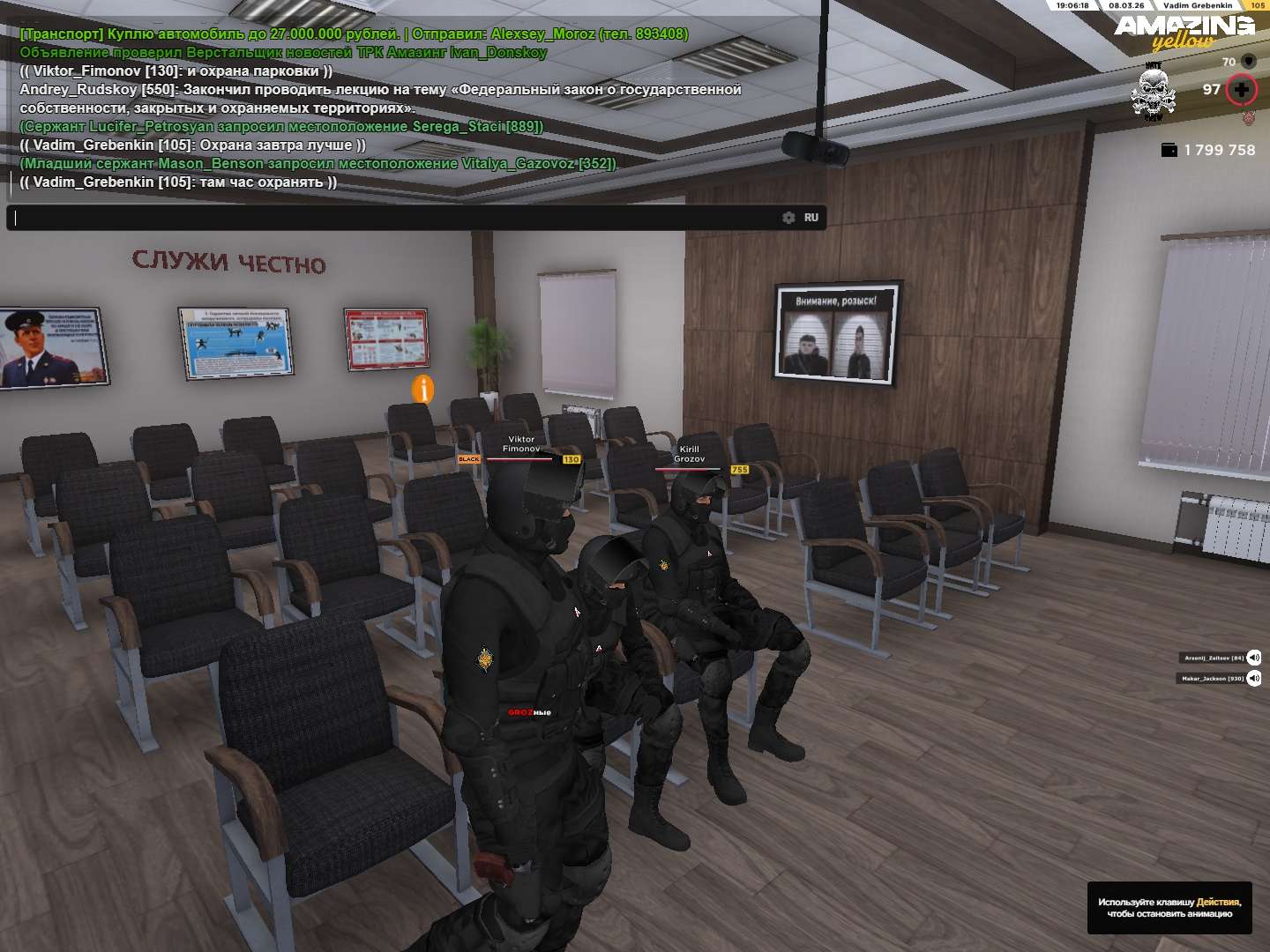Image resolution: width=1270 pixels, height=952 pixels.
Task: Open chat settings via the gear icon
Action: 788,218
